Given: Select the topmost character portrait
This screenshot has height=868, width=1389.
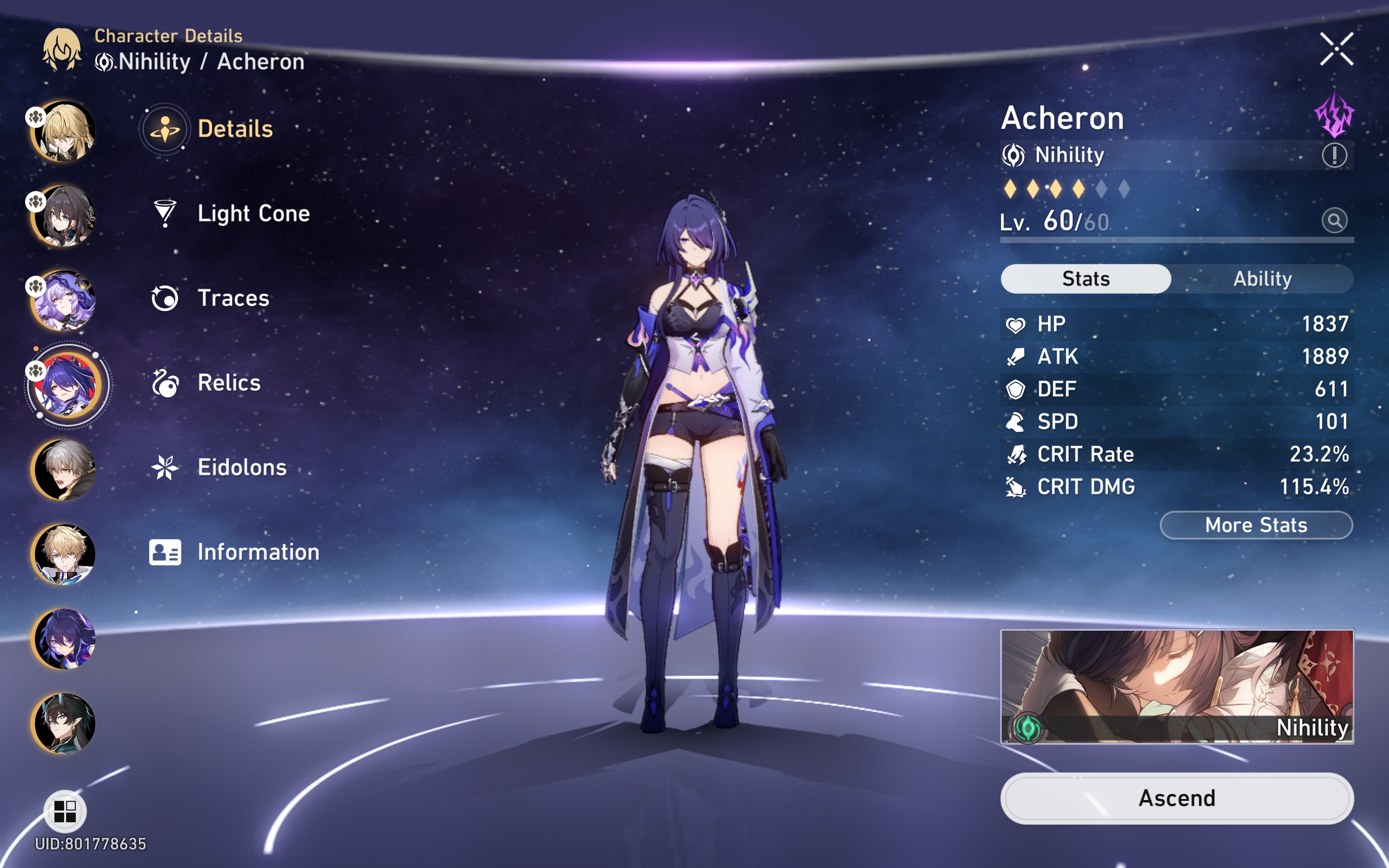Looking at the screenshot, I should [x=65, y=133].
